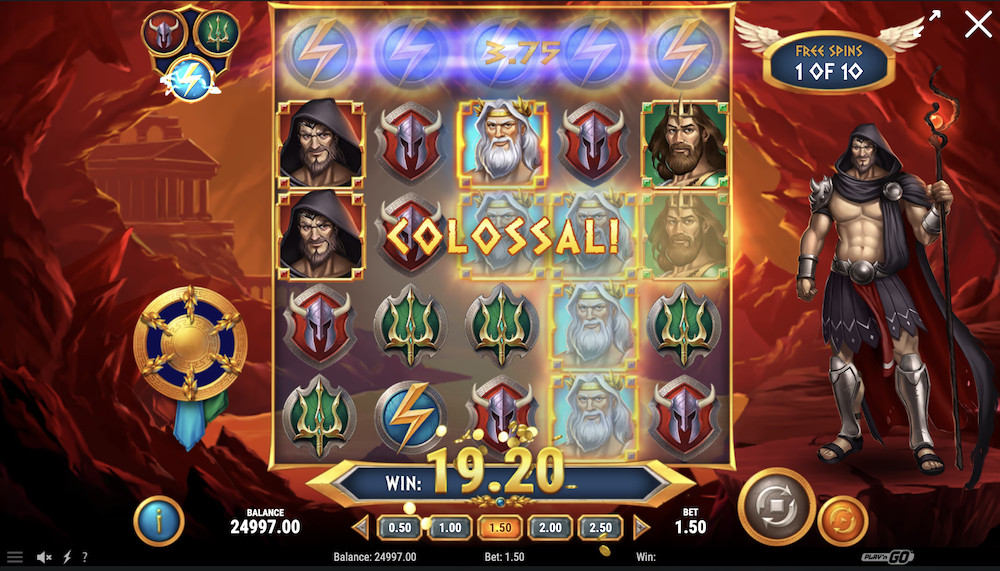Viewport: 1000px width, 571px height.
Task: Select the 0.50 bet amount
Action: point(399,527)
